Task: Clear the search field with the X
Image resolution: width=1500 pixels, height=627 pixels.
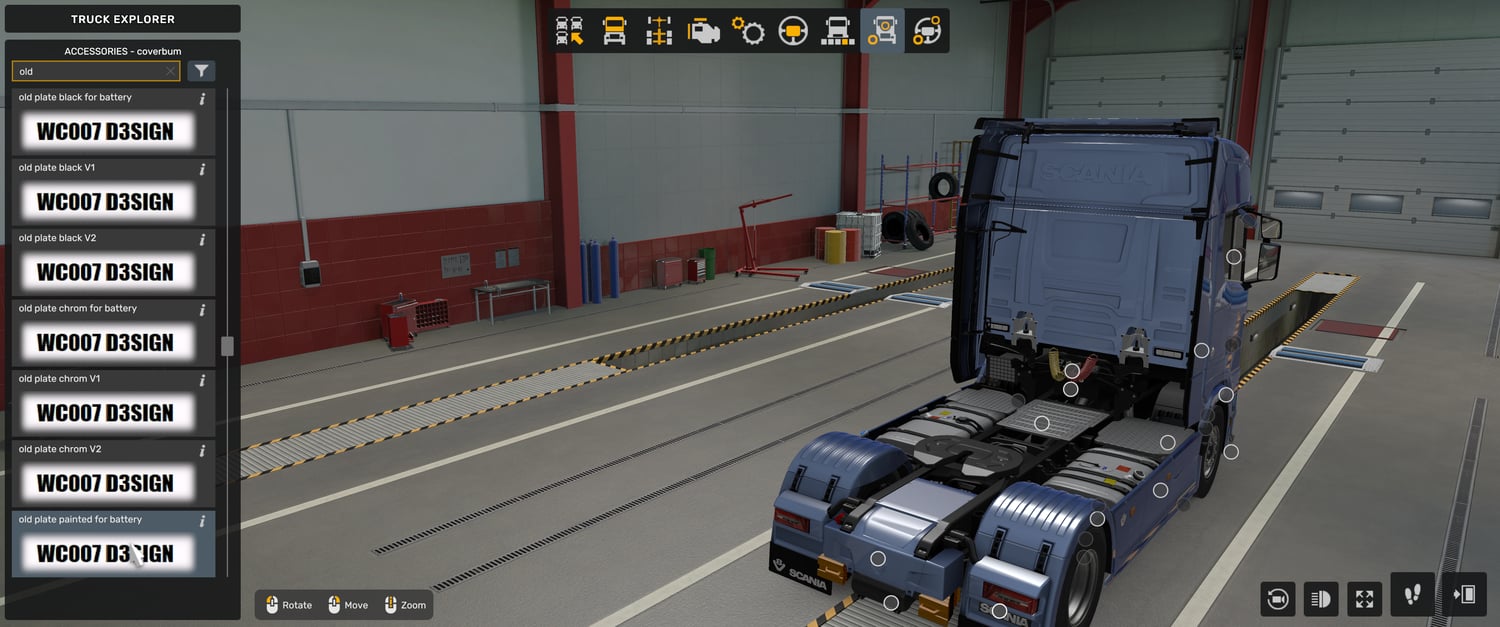Action: (x=170, y=72)
